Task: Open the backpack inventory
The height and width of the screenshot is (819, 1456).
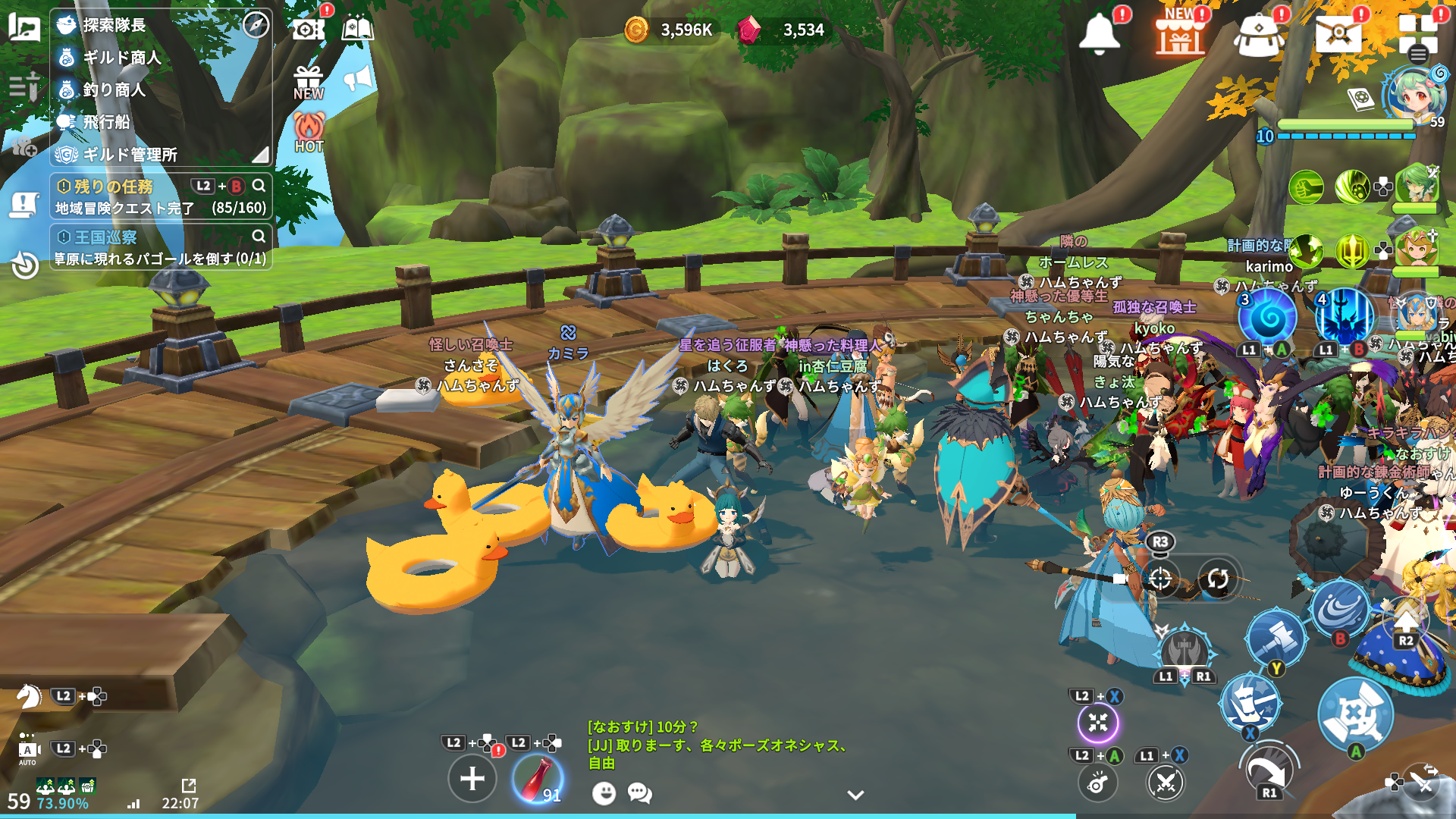Action: coord(1258,35)
